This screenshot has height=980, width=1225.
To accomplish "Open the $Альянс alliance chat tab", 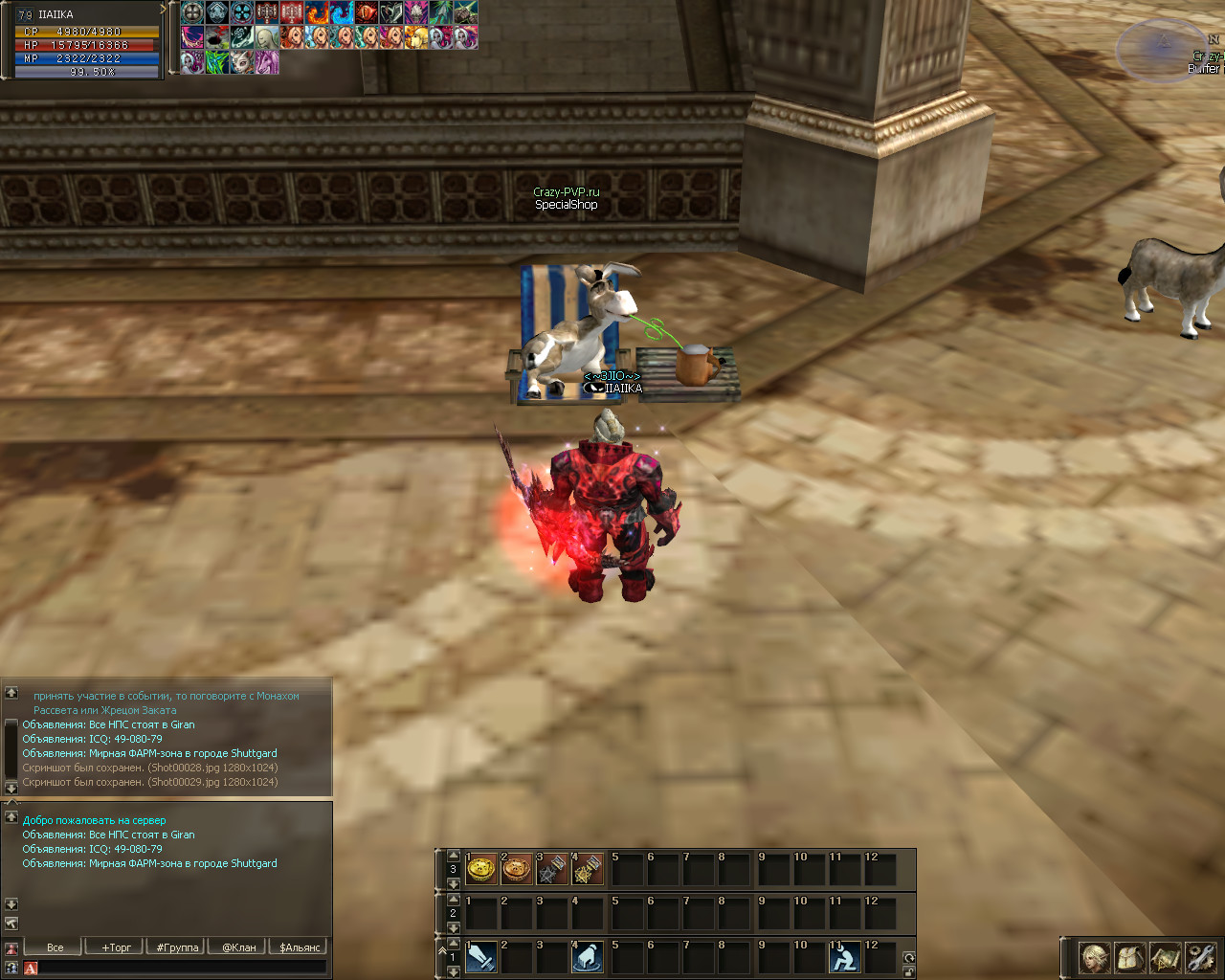I will (x=300, y=947).
